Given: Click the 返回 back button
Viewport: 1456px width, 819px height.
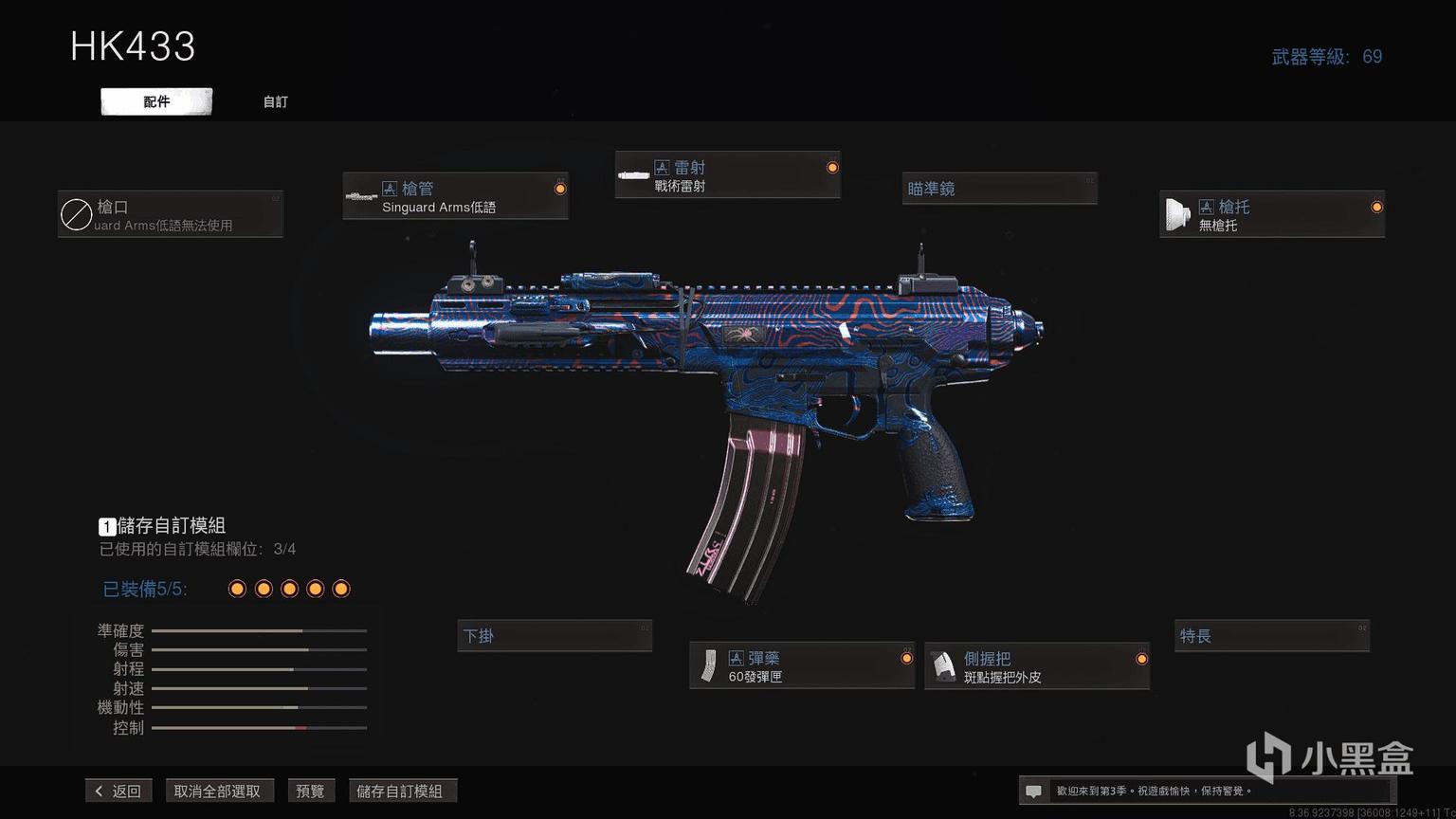Looking at the screenshot, I should pos(118,791).
